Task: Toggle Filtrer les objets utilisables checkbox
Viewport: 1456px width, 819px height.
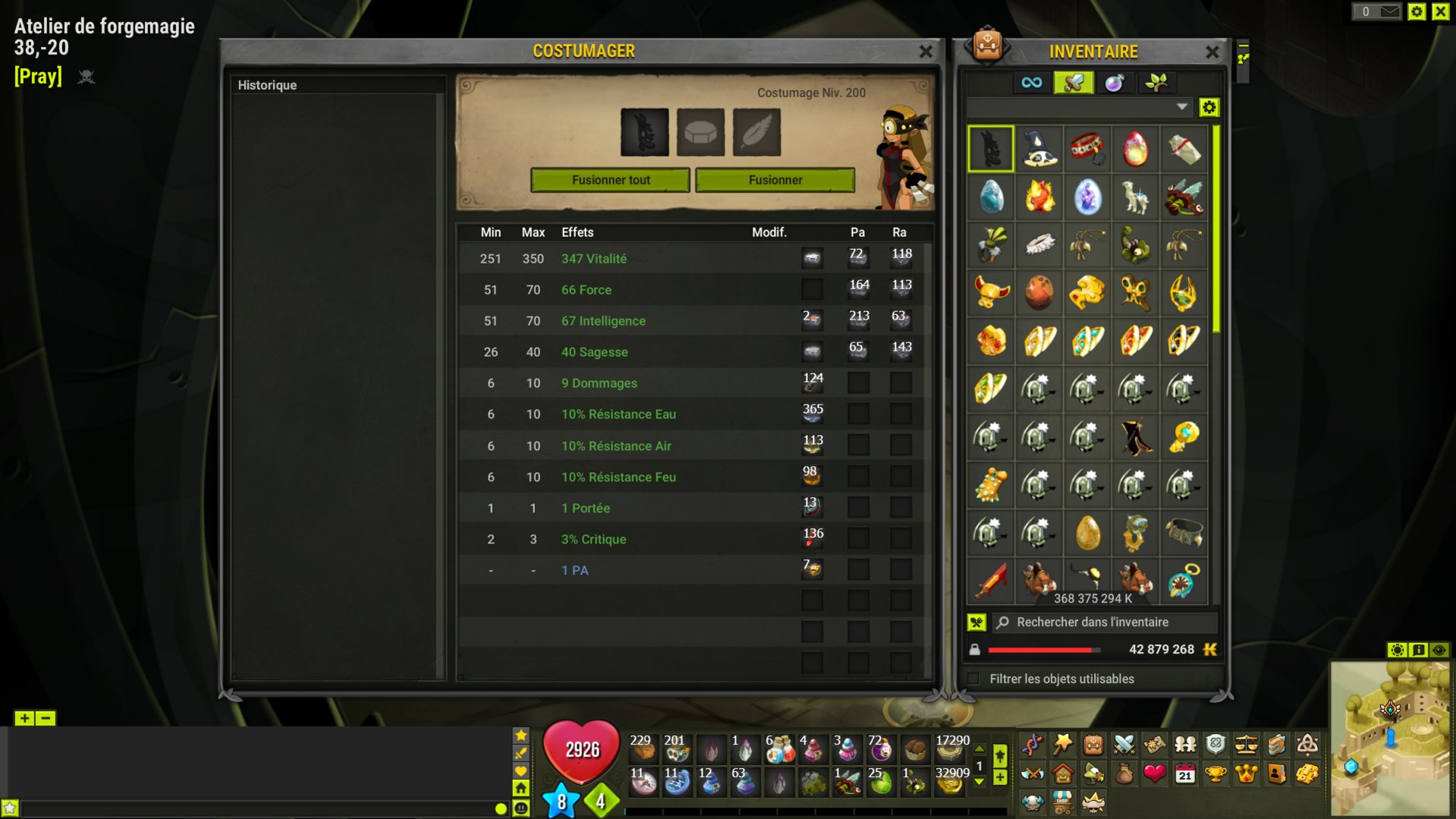Action: (974, 679)
